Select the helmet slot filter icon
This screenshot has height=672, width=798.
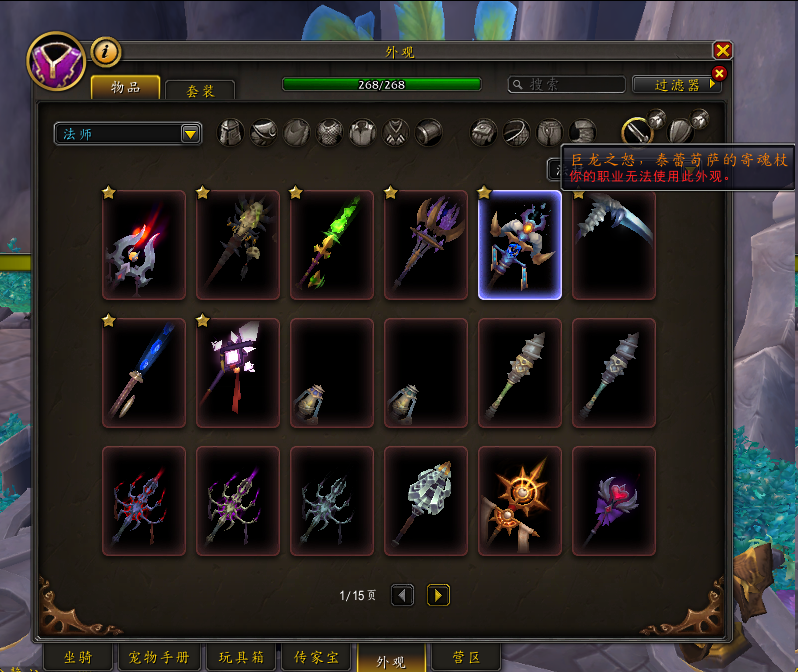click(231, 132)
